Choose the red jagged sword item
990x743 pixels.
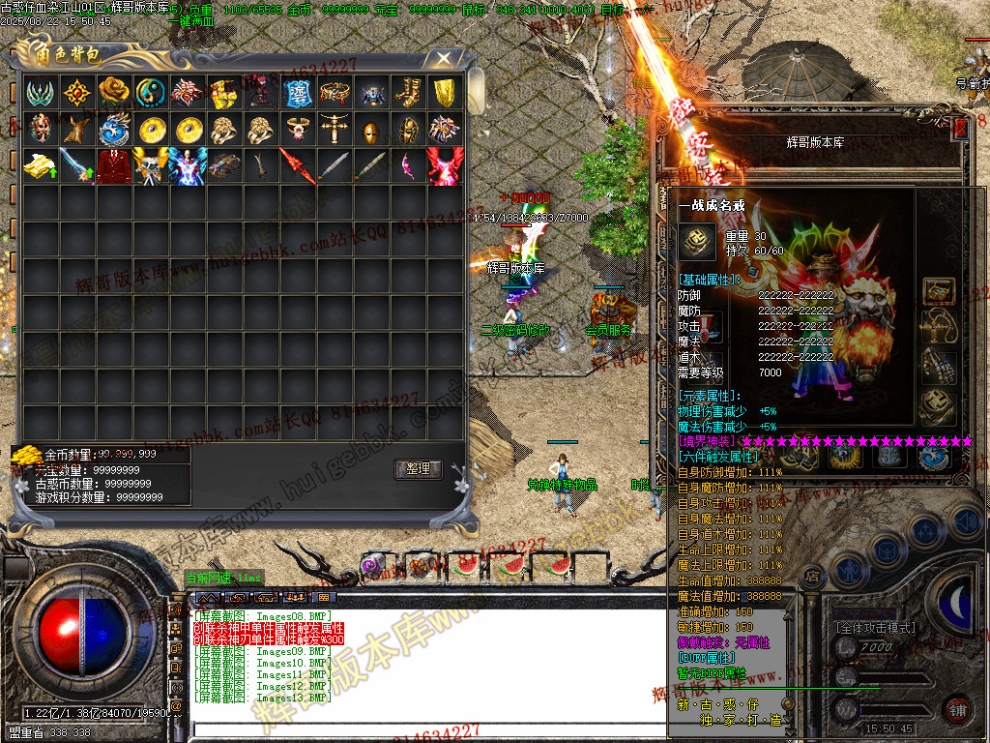[x=297, y=165]
